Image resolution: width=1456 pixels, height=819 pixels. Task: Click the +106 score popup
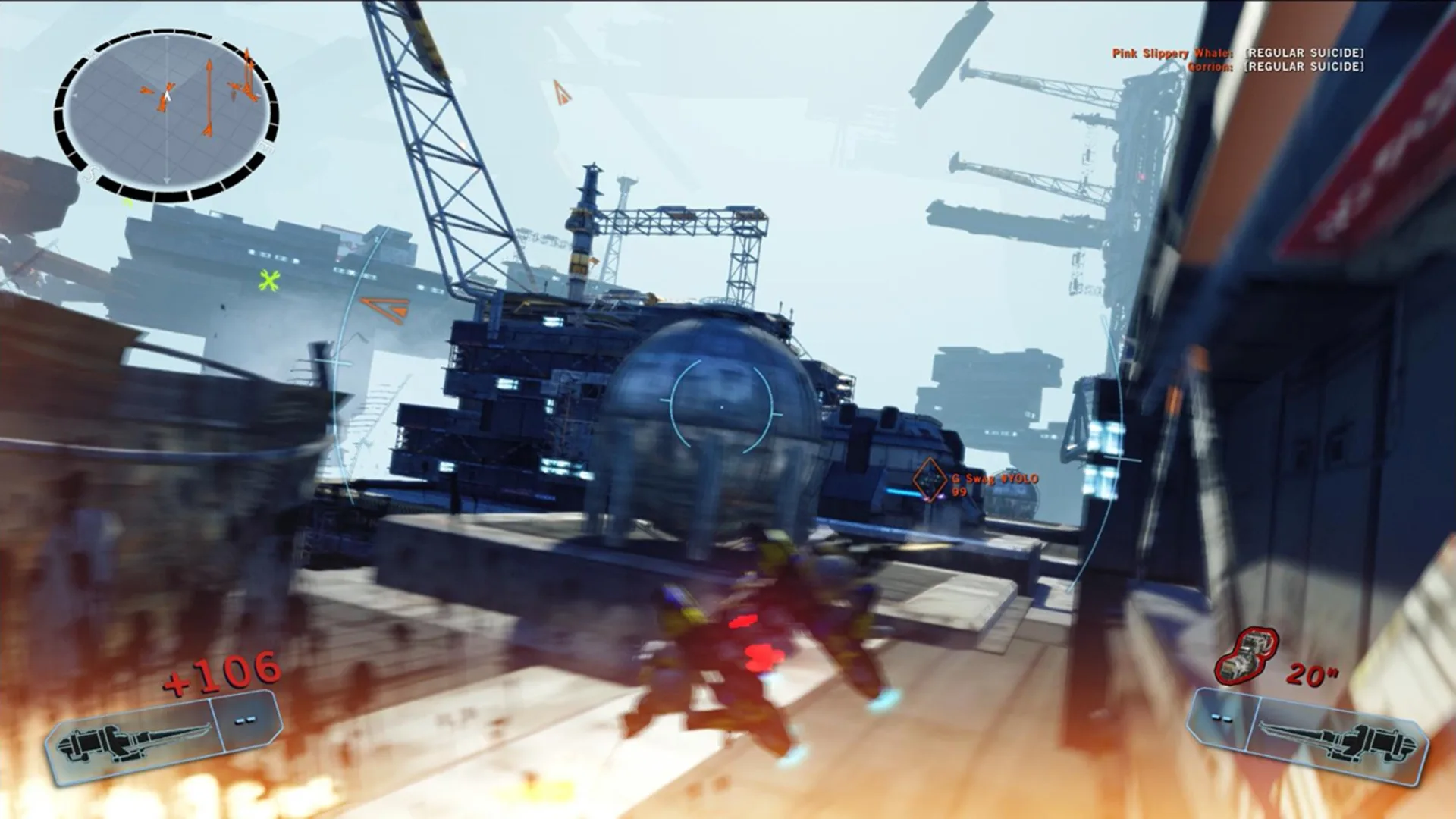tap(221, 670)
